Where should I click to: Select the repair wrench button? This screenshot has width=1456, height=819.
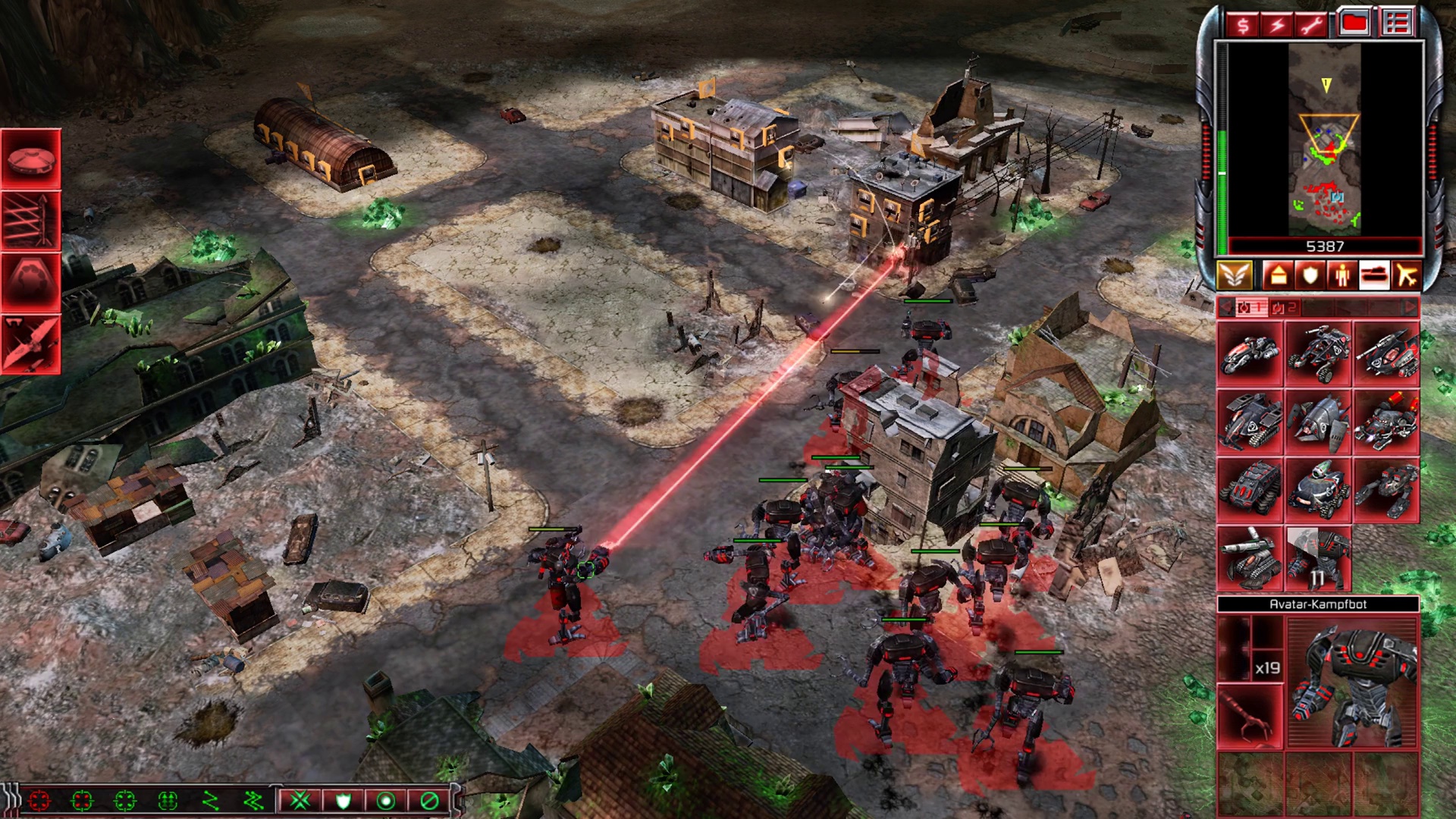(1311, 25)
